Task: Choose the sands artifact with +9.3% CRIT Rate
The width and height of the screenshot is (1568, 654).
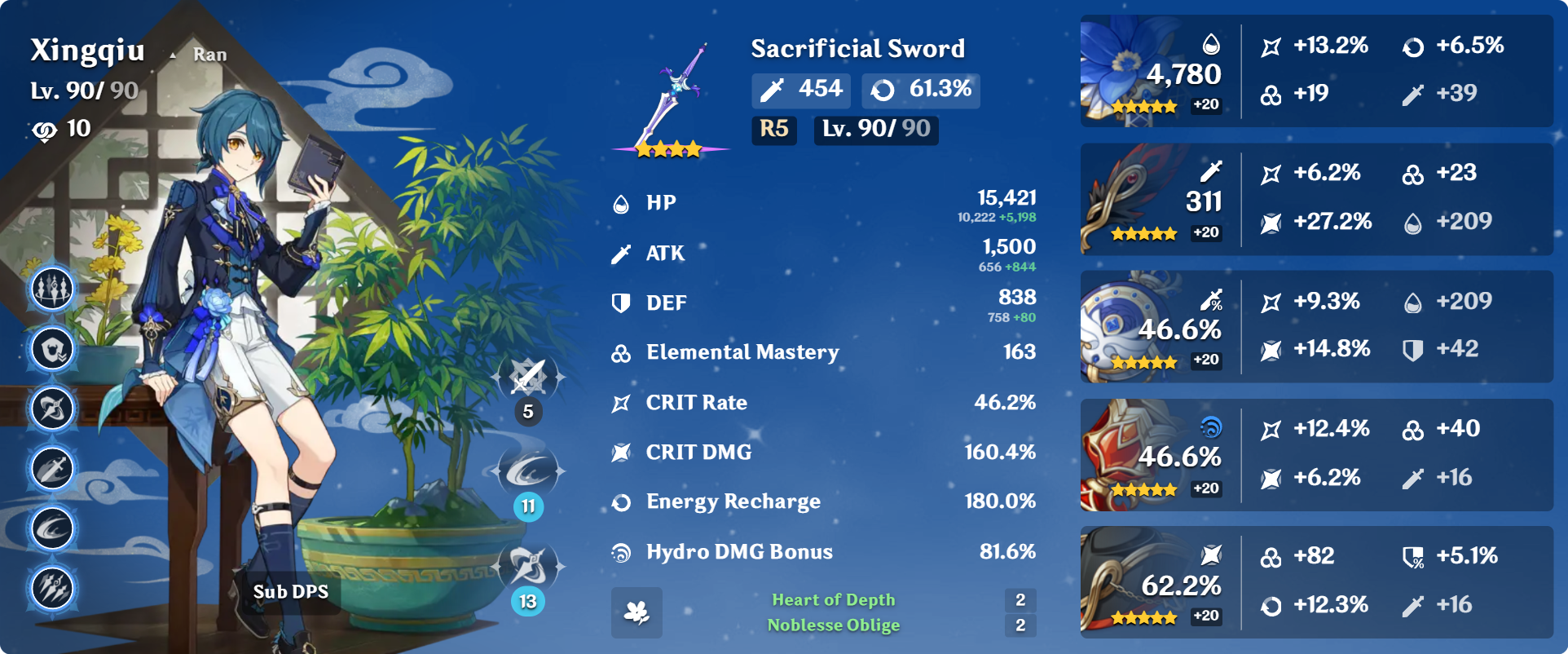Action: pyautogui.click(x=1130, y=327)
